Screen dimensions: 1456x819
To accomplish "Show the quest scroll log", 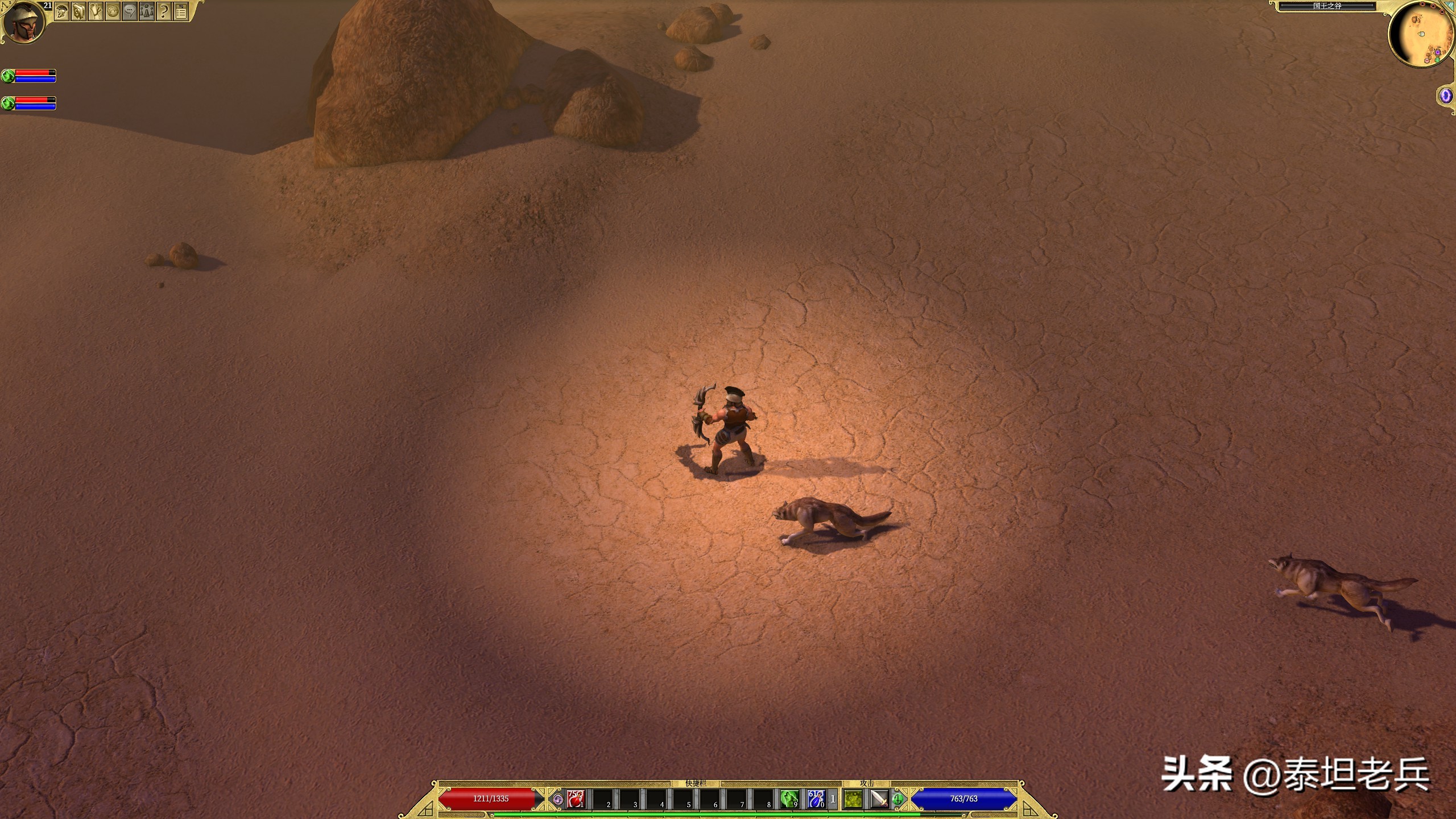I will pos(96,11).
